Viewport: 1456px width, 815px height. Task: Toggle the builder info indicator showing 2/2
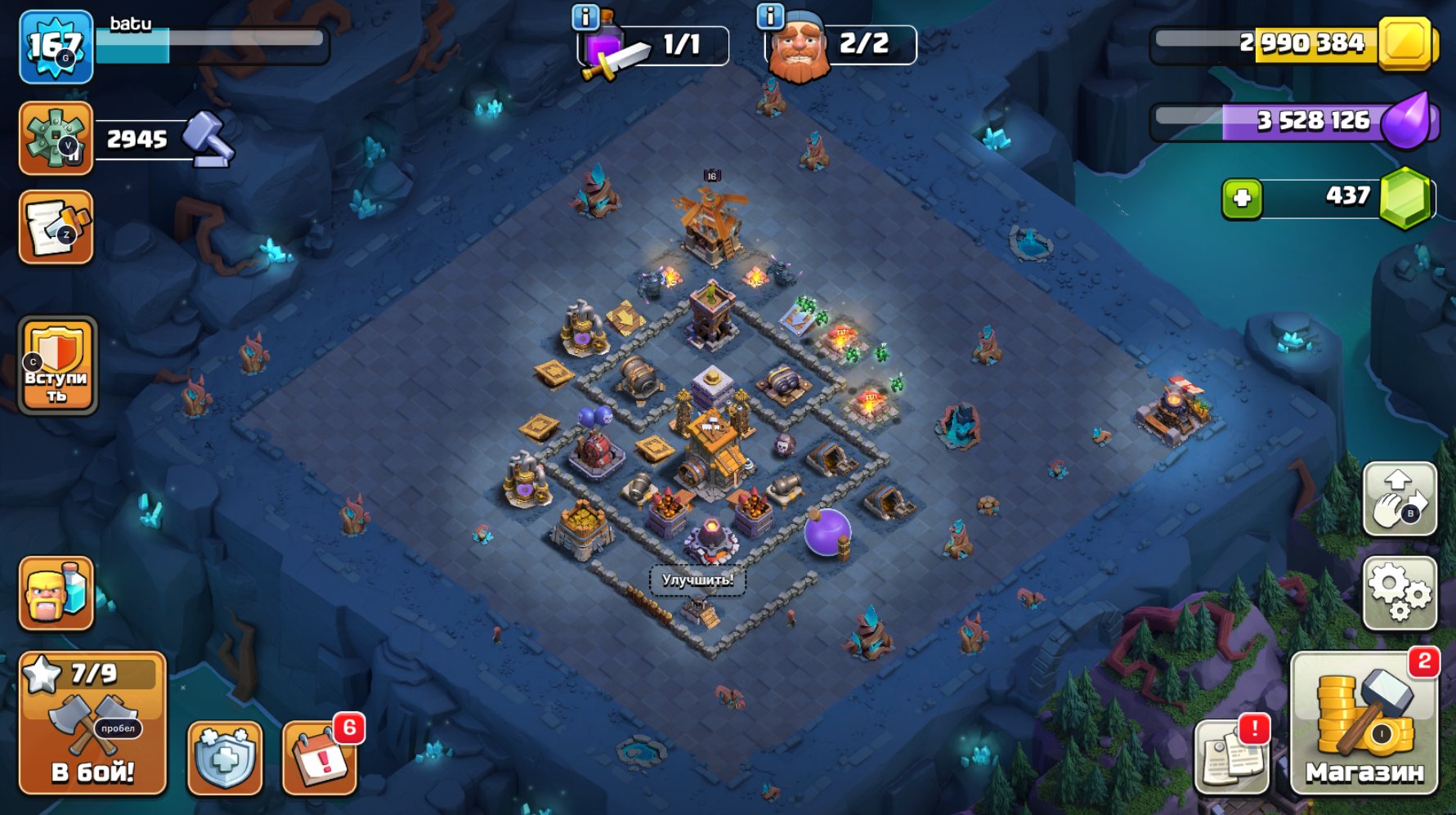(x=769, y=15)
